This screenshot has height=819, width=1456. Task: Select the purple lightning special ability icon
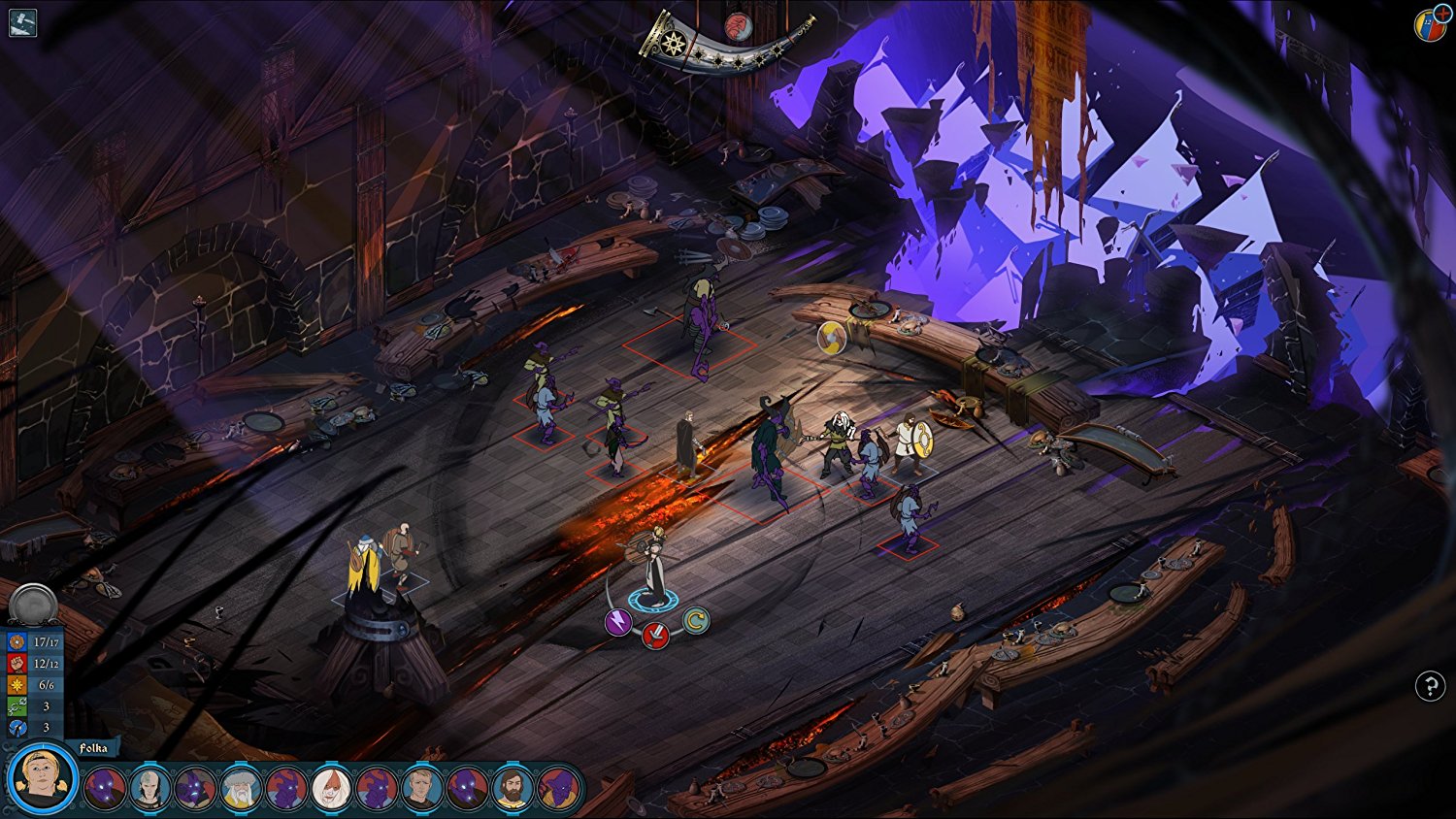point(618,621)
